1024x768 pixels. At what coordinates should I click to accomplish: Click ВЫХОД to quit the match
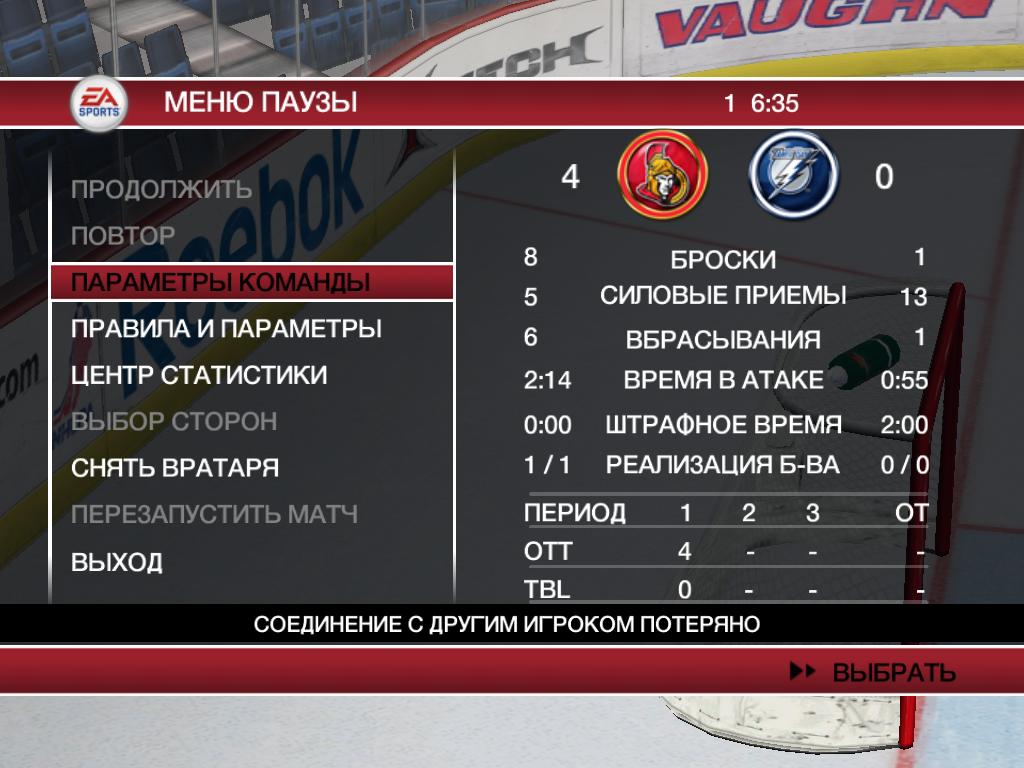(116, 562)
